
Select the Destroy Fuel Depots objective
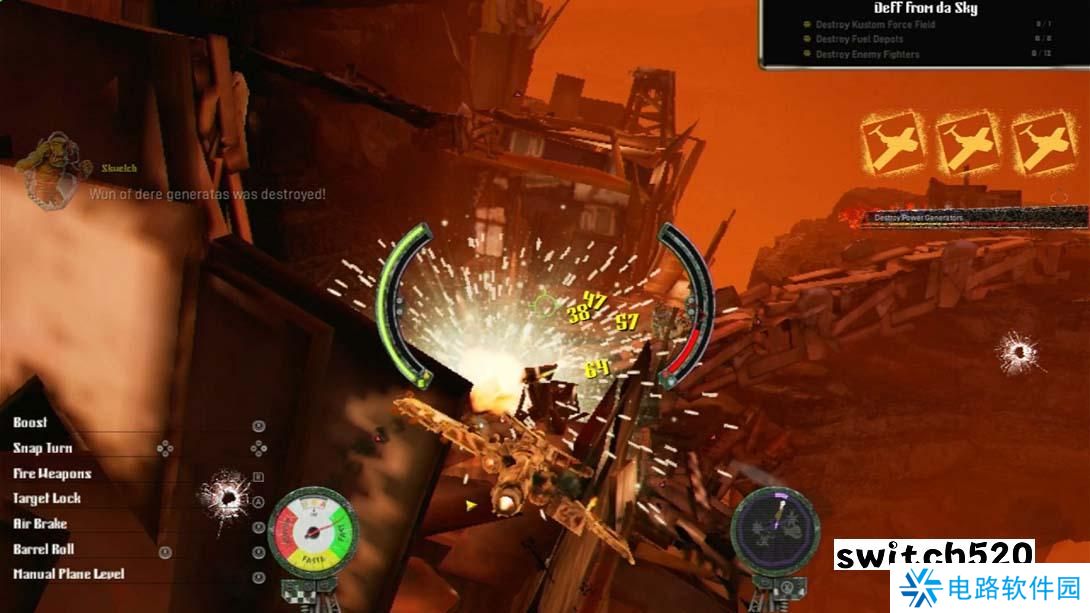tap(859, 40)
